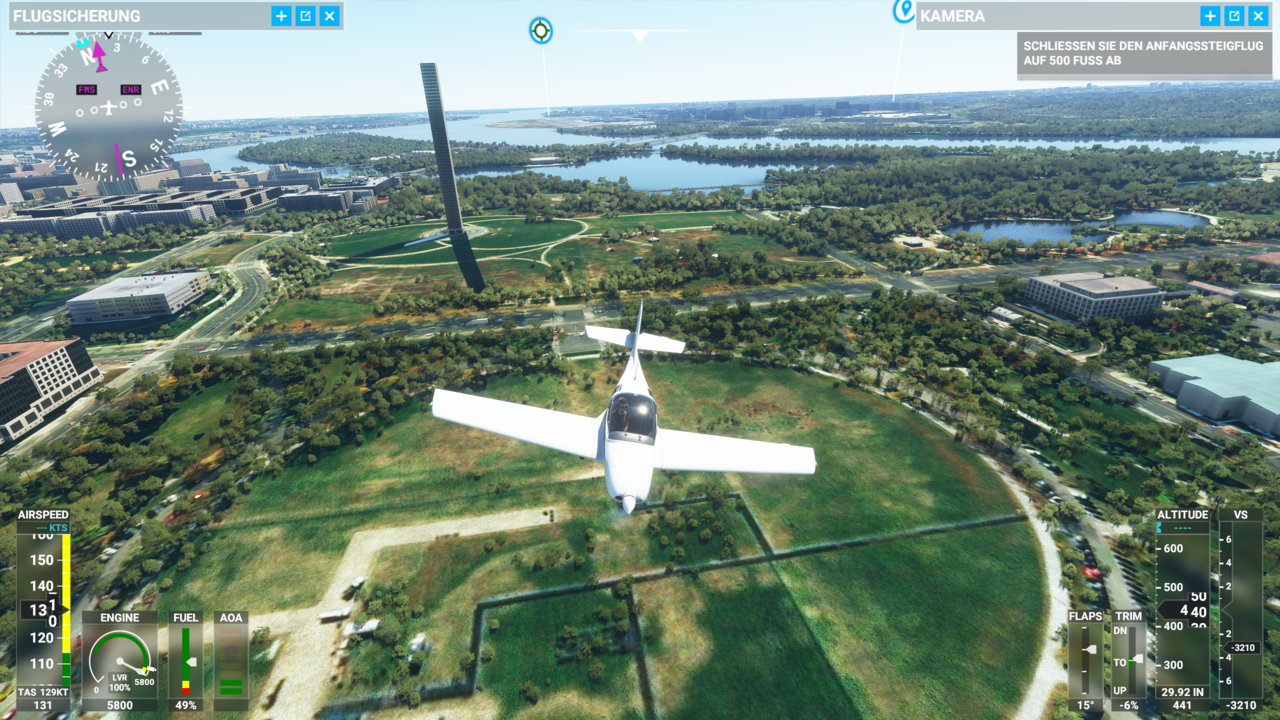
Task: Pop out the Kamera panel window
Action: coord(1234,16)
